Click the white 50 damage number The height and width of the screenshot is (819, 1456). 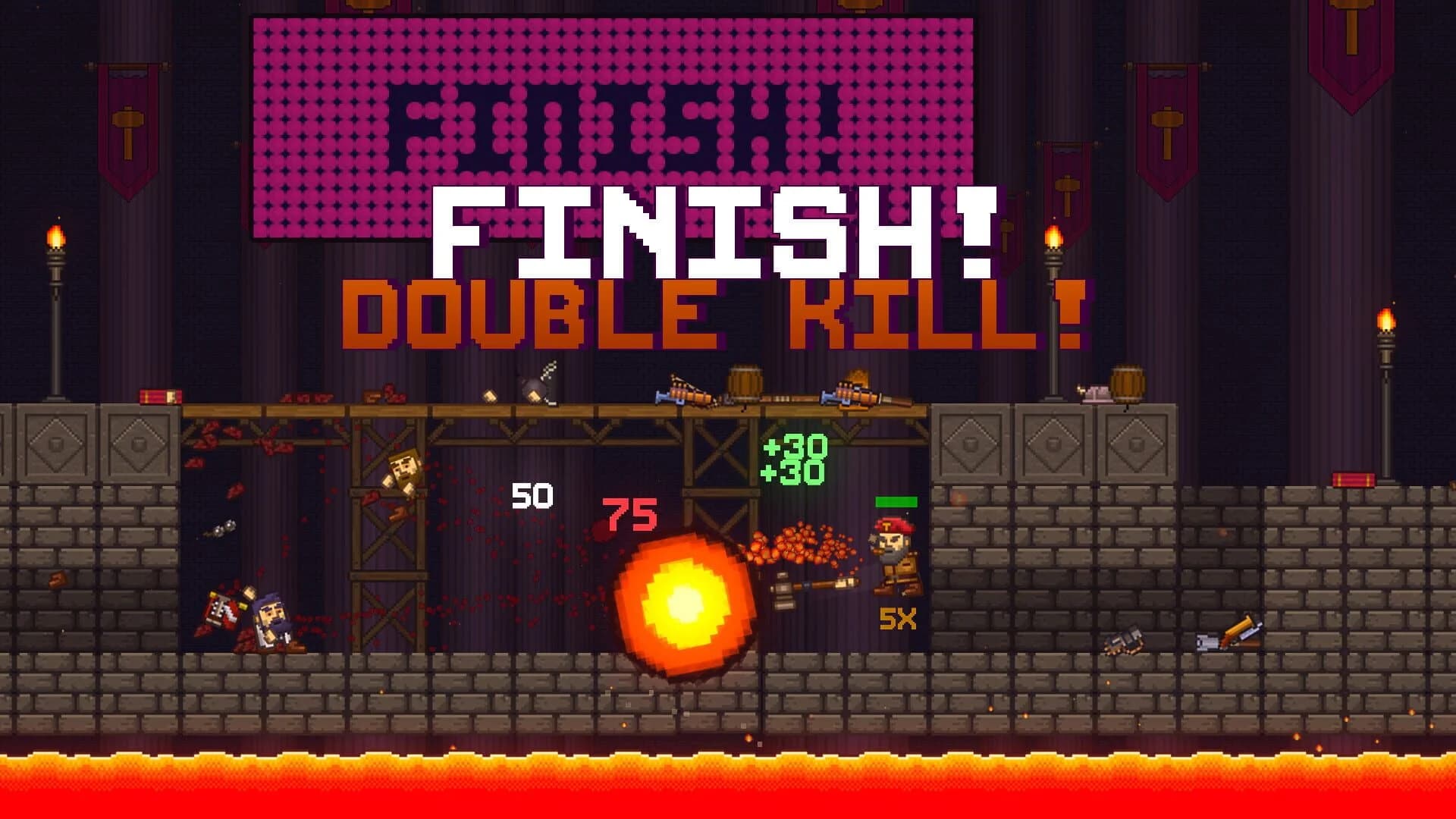coord(531,497)
